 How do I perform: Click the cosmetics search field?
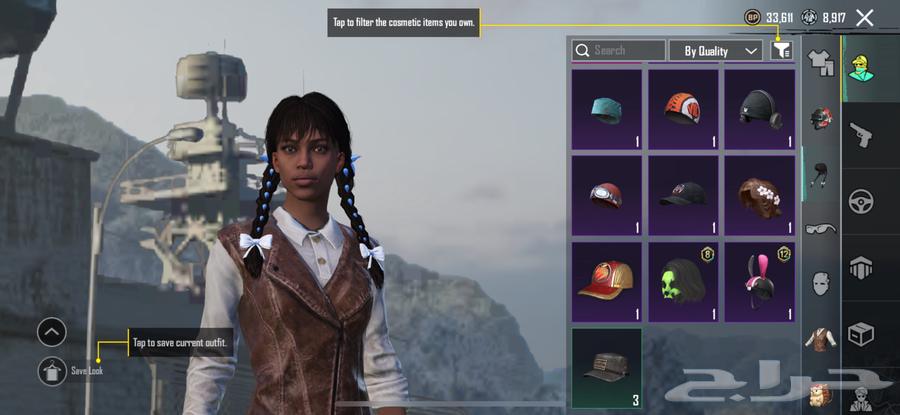click(x=618, y=50)
